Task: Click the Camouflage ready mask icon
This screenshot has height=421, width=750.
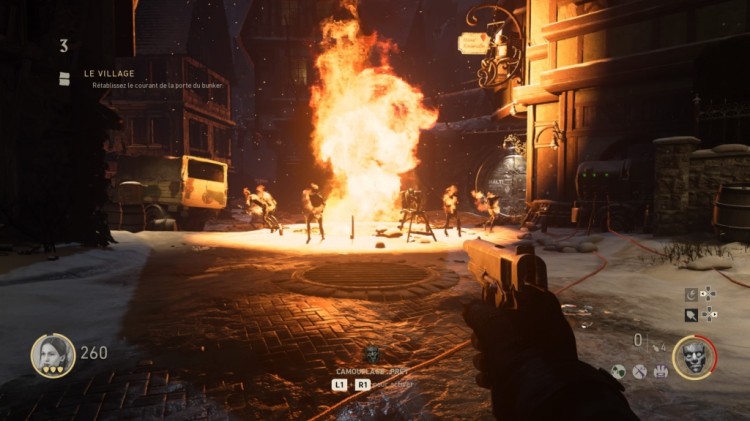Action: tap(371, 353)
